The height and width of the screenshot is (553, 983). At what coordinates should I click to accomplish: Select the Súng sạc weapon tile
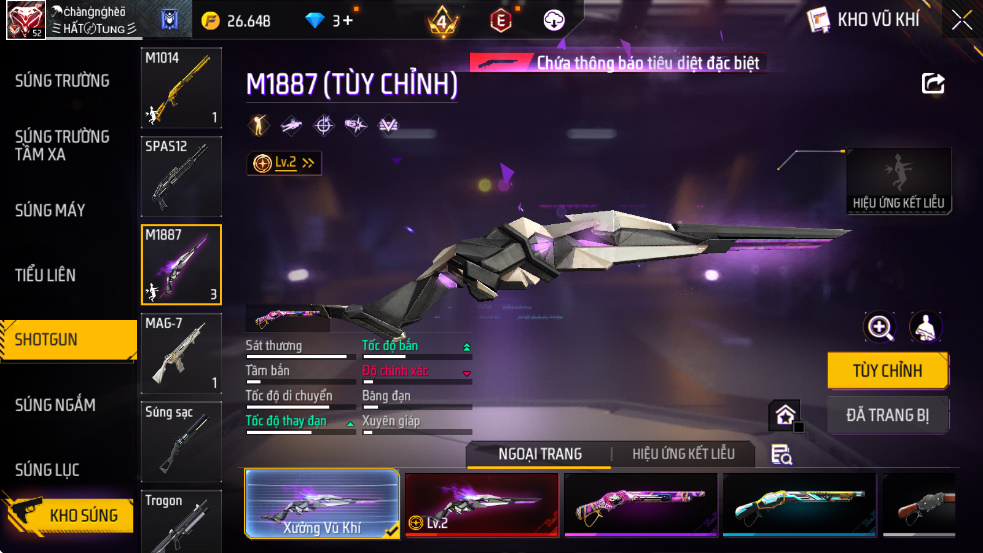tap(181, 441)
